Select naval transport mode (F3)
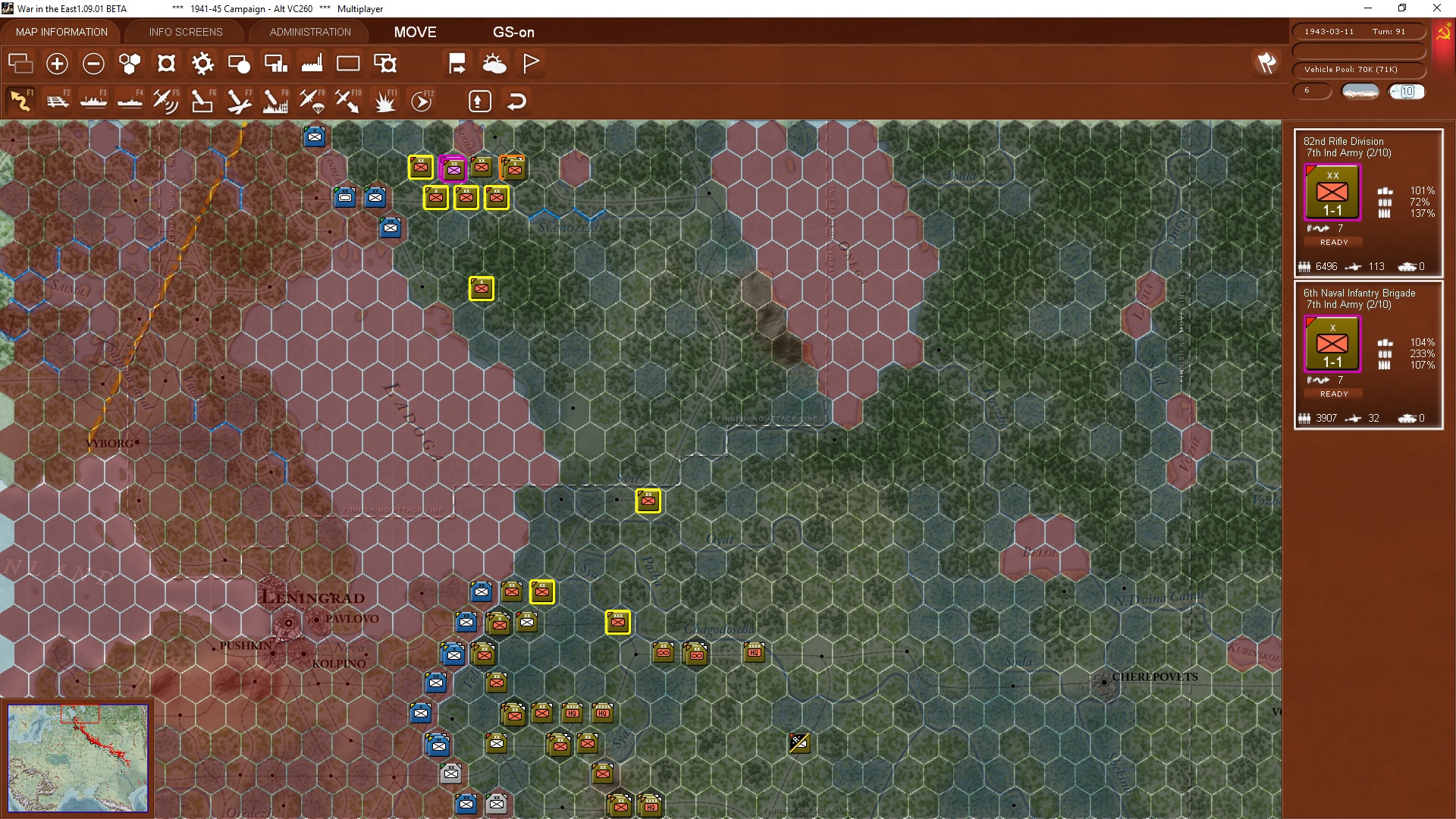Image resolution: width=1456 pixels, height=819 pixels. click(93, 100)
